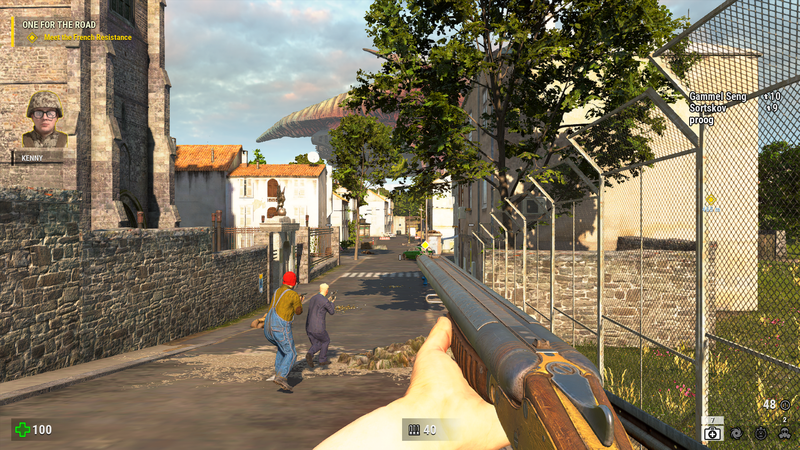Click the yellow objective waypoint marker
The height and width of the screenshot is (450, 800).
point(710,200)
